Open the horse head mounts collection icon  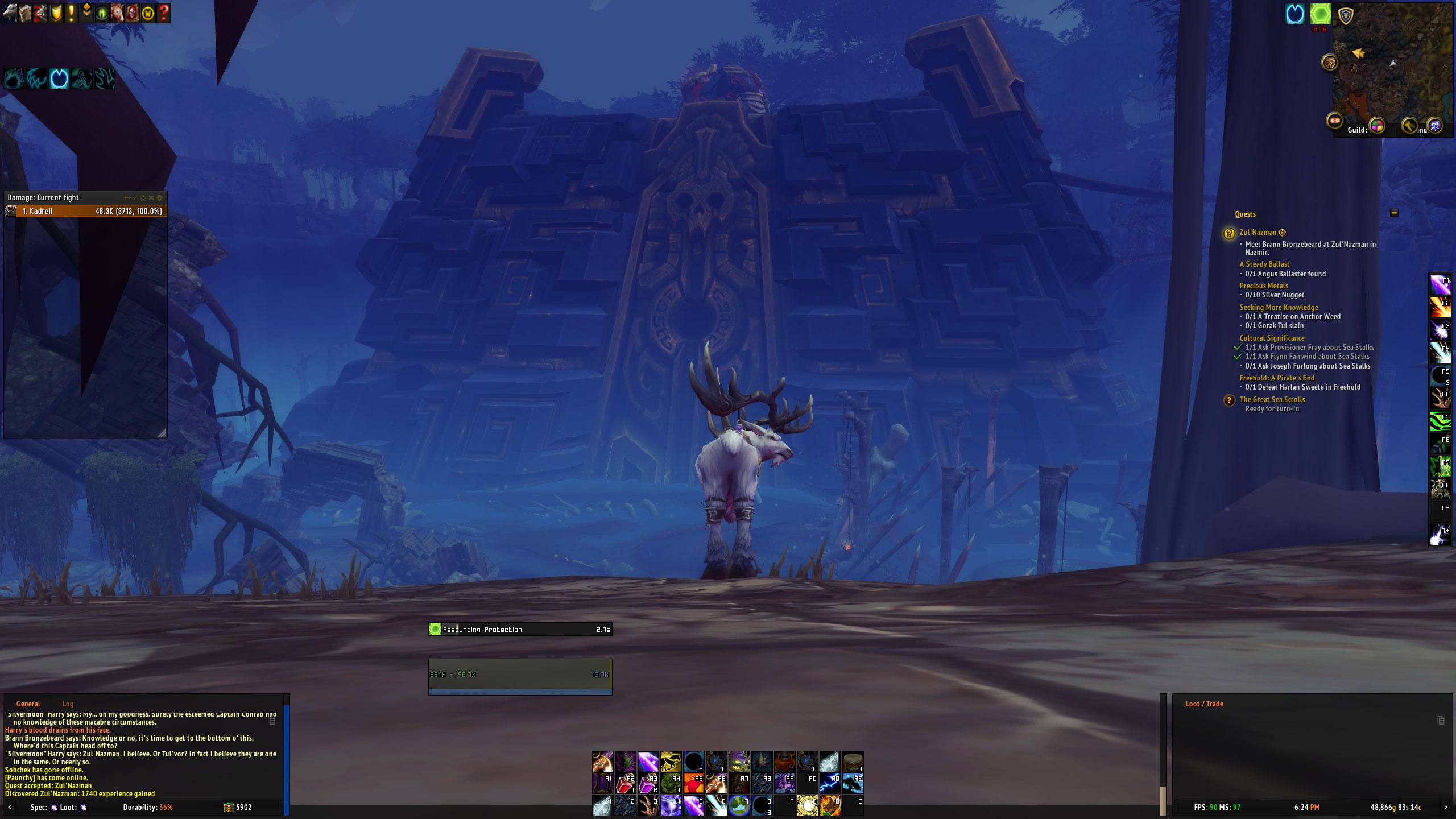(x=117, y=13)
